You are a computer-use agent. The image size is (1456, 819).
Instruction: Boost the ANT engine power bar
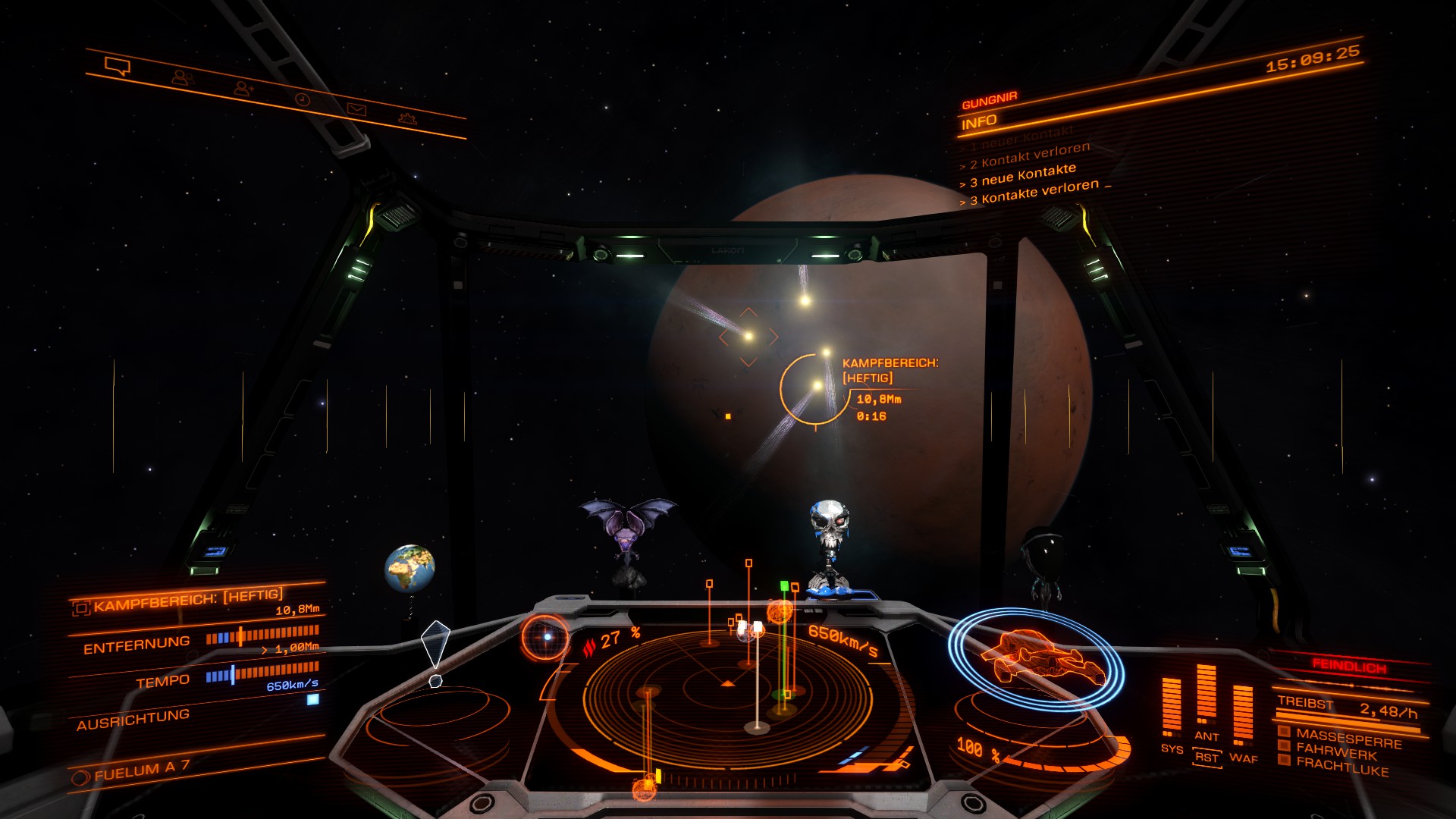point(1207,696)
